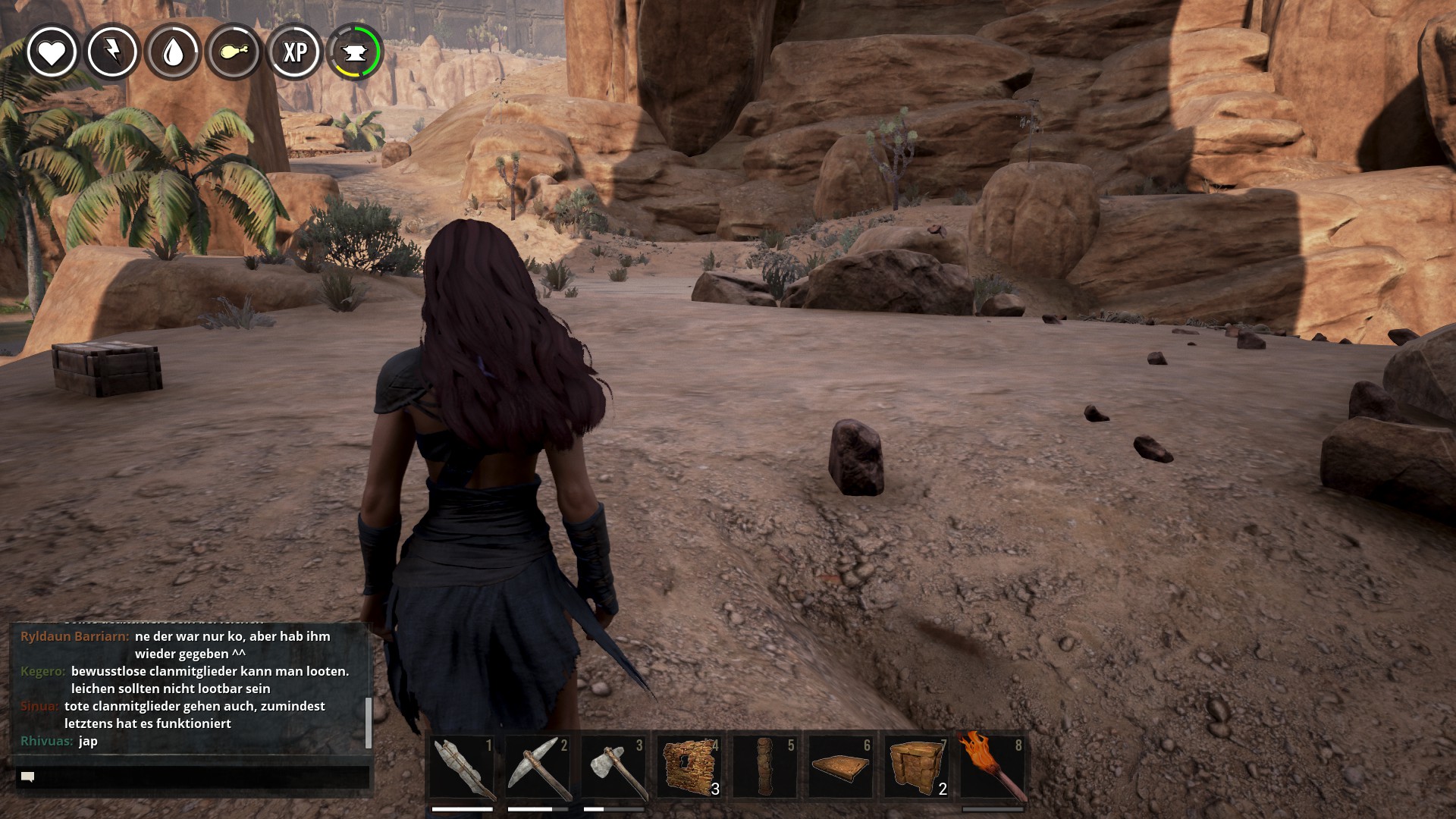Click the chat message from Rhivuas
Image resolution: width=1456 pixels, height=819 pixels.
(x=88, y=741)
